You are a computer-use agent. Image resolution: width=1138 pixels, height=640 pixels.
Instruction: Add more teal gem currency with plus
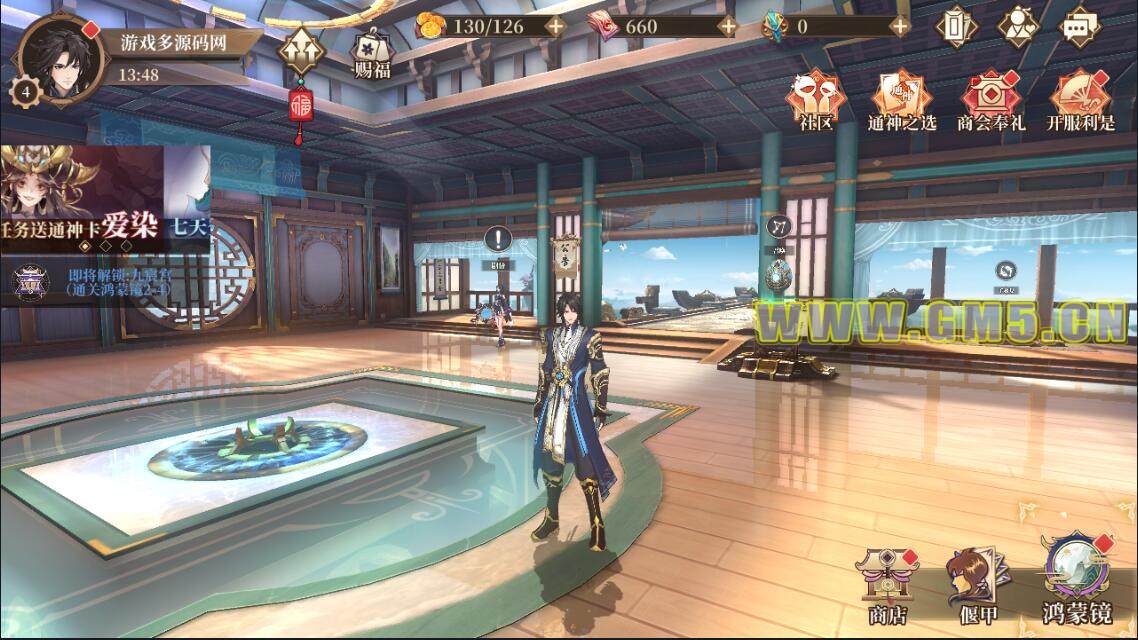point(900,26)
